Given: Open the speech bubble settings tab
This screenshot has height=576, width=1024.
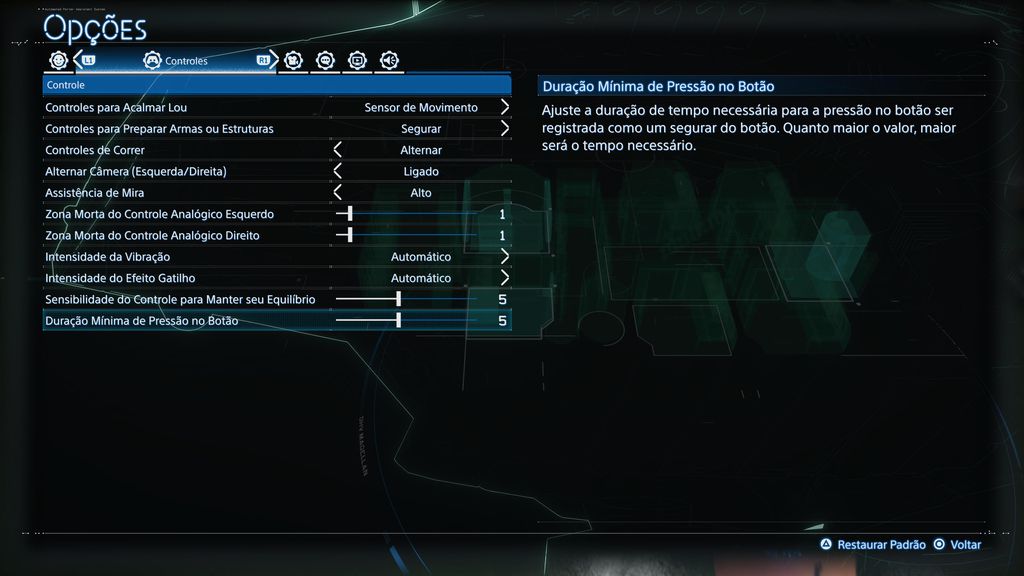Looking at the screenshot, I should [x=325, y=60].
